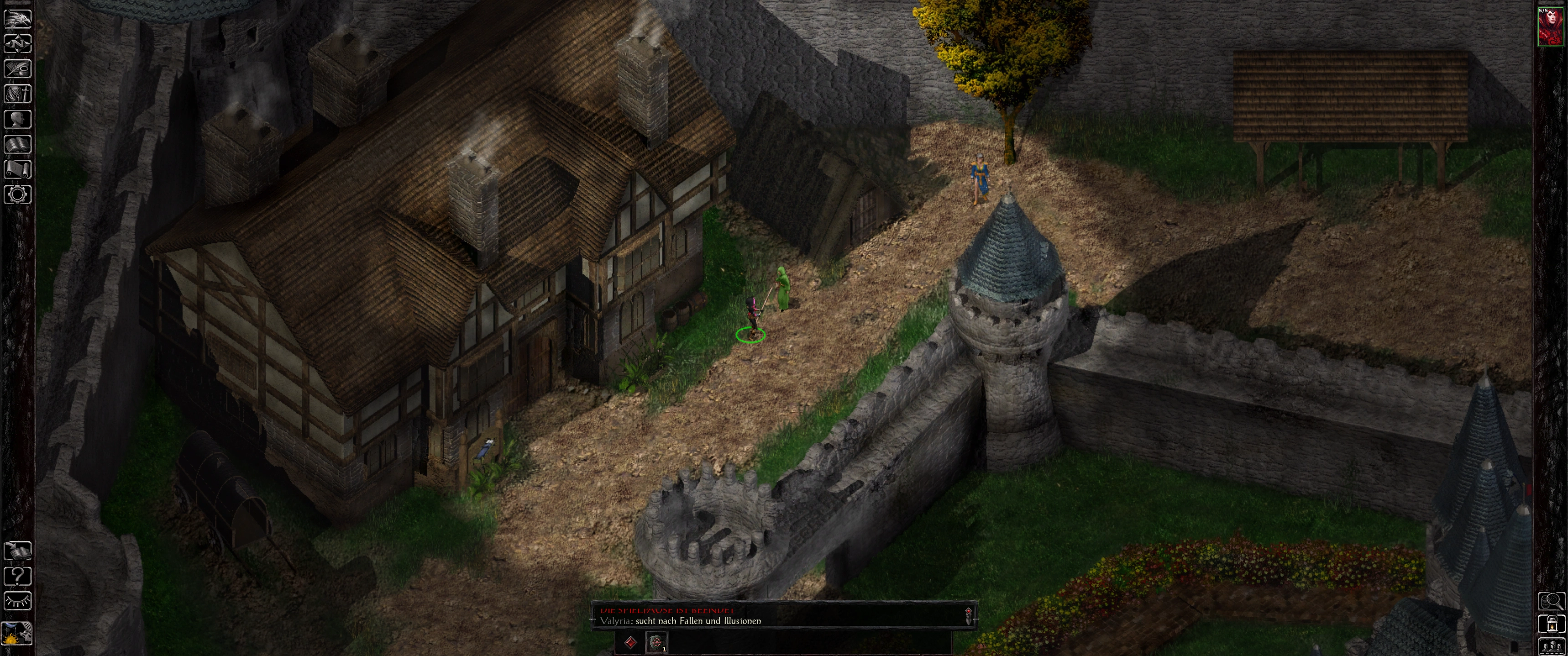The width and height of the screenshot is (1568, 656).
Task: Open help with the question mark
Action: (18, 576)
